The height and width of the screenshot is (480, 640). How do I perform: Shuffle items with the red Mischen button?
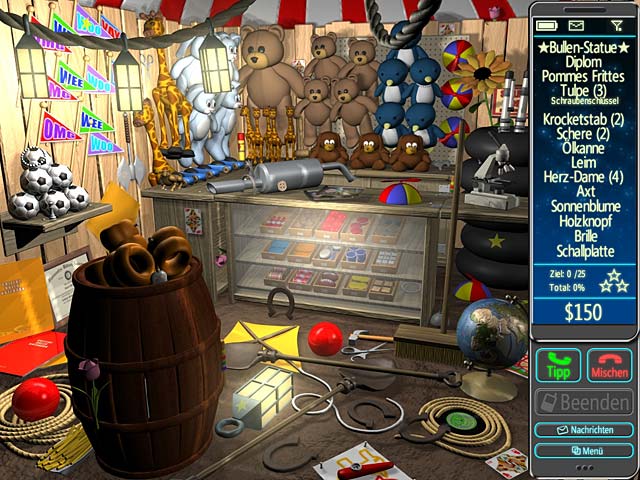point(608,365)
